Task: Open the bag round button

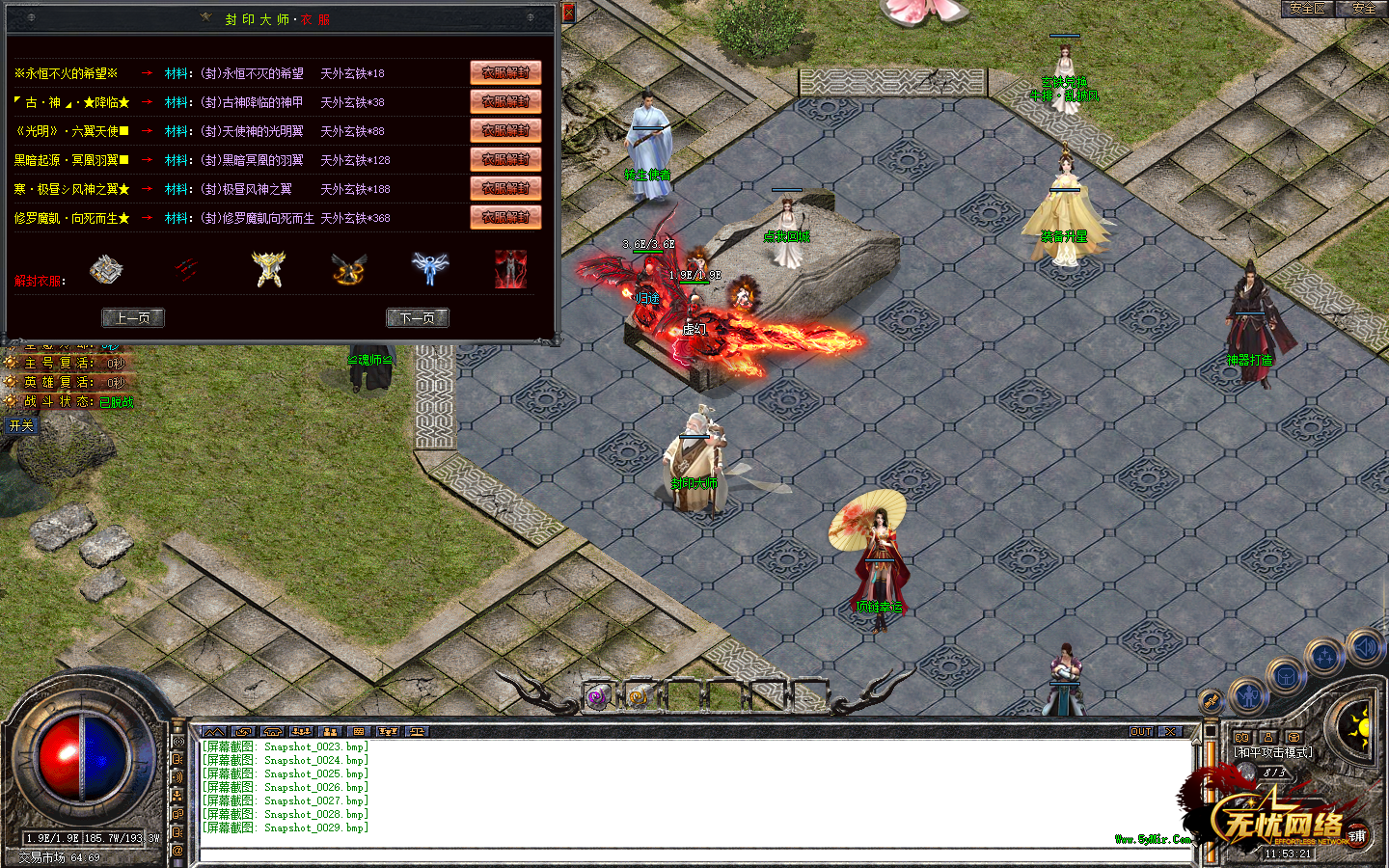Action: [x=1286, y=676]
